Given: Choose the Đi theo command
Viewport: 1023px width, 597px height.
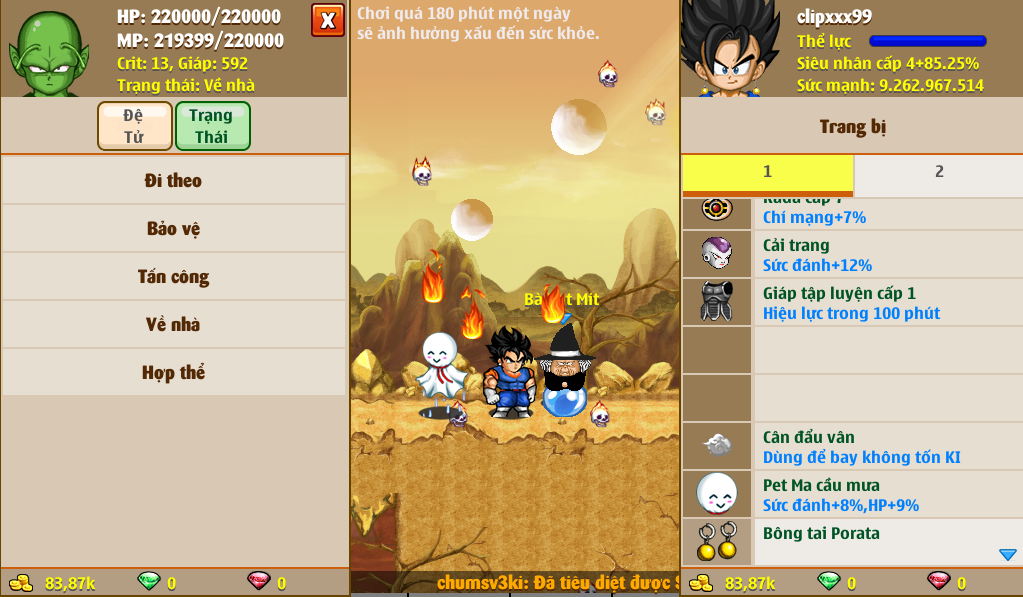Looking at the screenshot, I should click(x=173, y=181).
